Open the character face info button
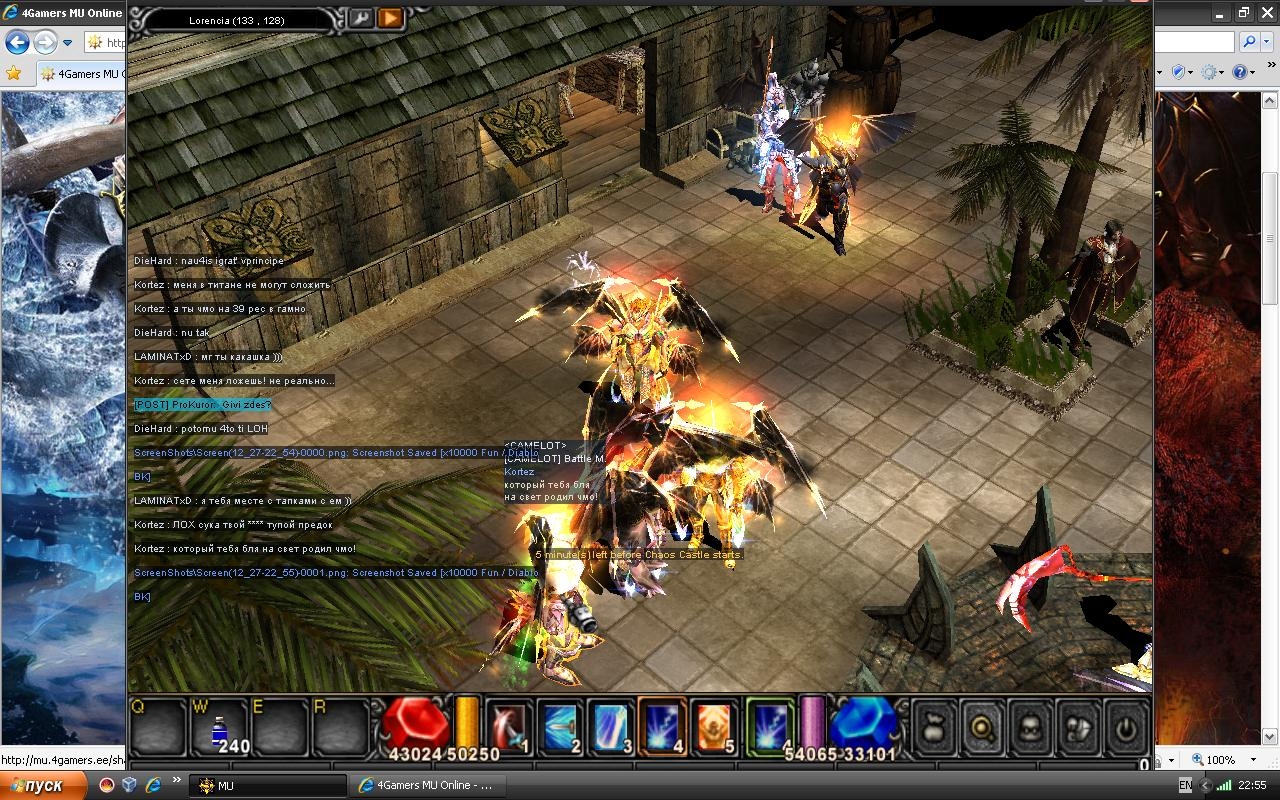Screen dimensions: 1280x800 pos(1030,727)
